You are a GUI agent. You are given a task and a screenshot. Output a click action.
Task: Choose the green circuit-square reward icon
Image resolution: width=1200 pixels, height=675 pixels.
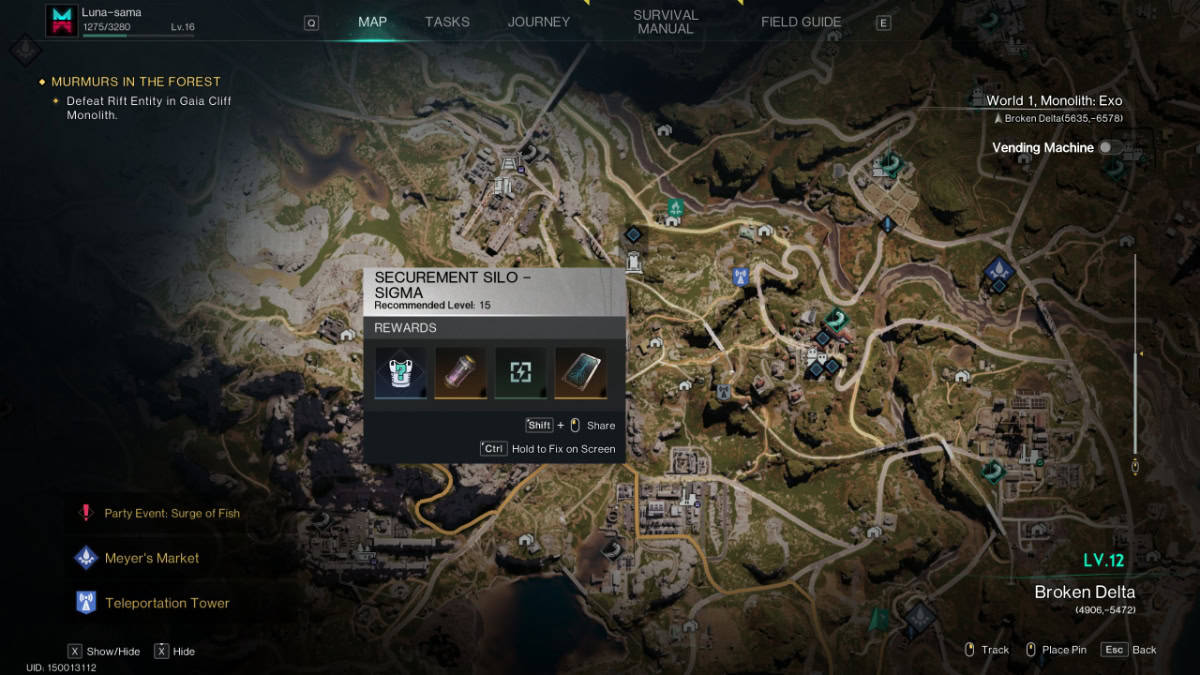(521, 373)
